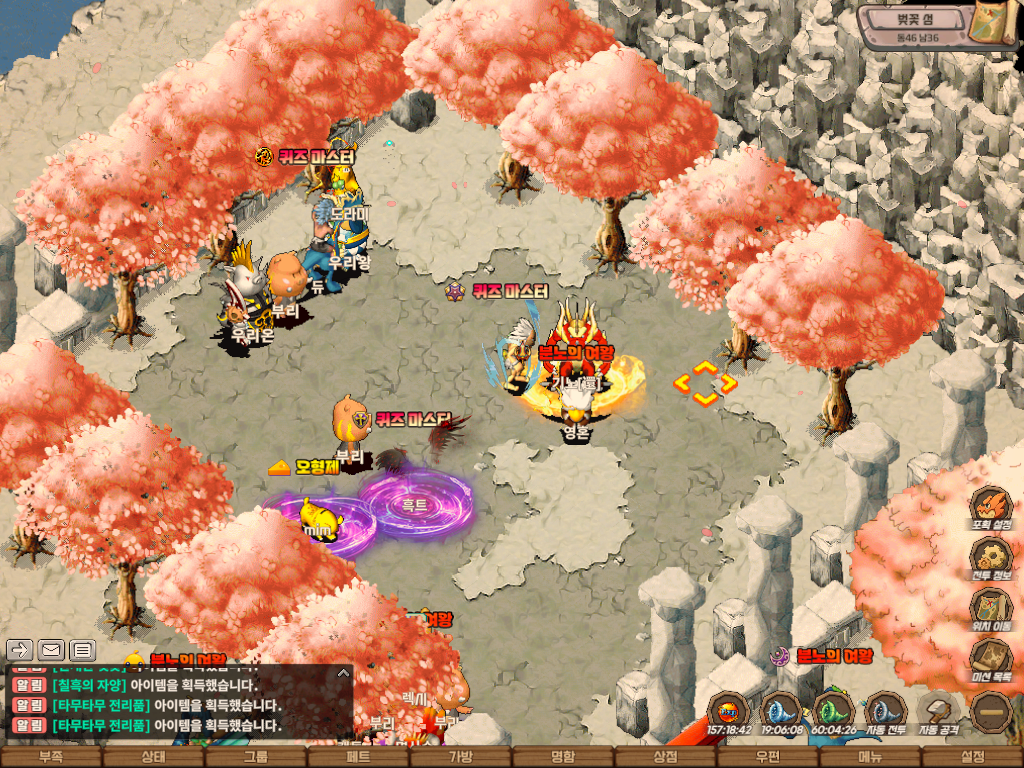Click the envelope icon above the chat

click(x=51, y=650)
